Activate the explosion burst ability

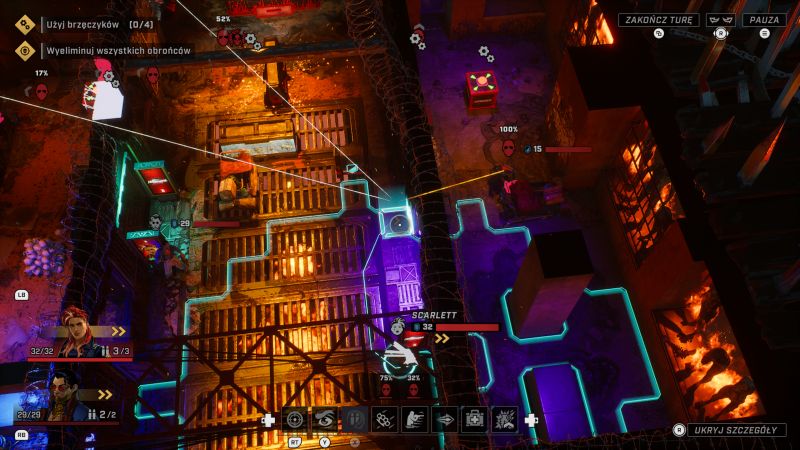coord(504,420)
